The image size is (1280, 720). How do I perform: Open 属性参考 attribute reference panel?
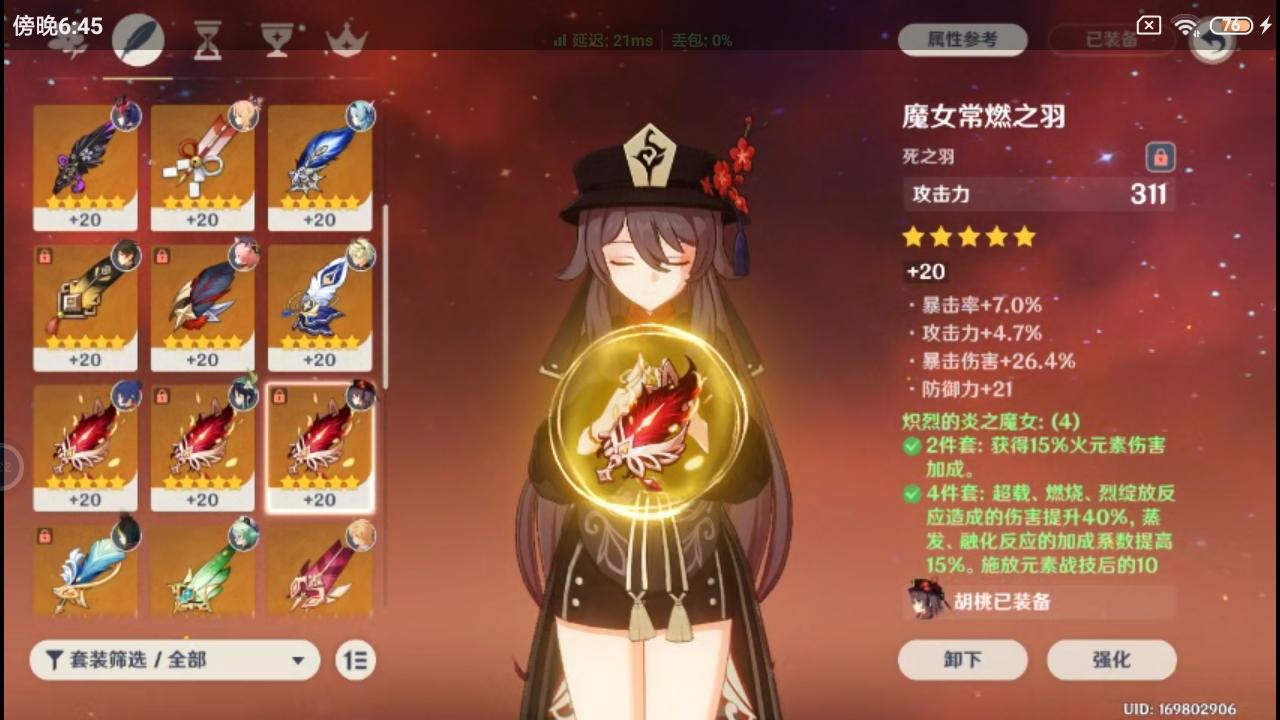point(962,40)
